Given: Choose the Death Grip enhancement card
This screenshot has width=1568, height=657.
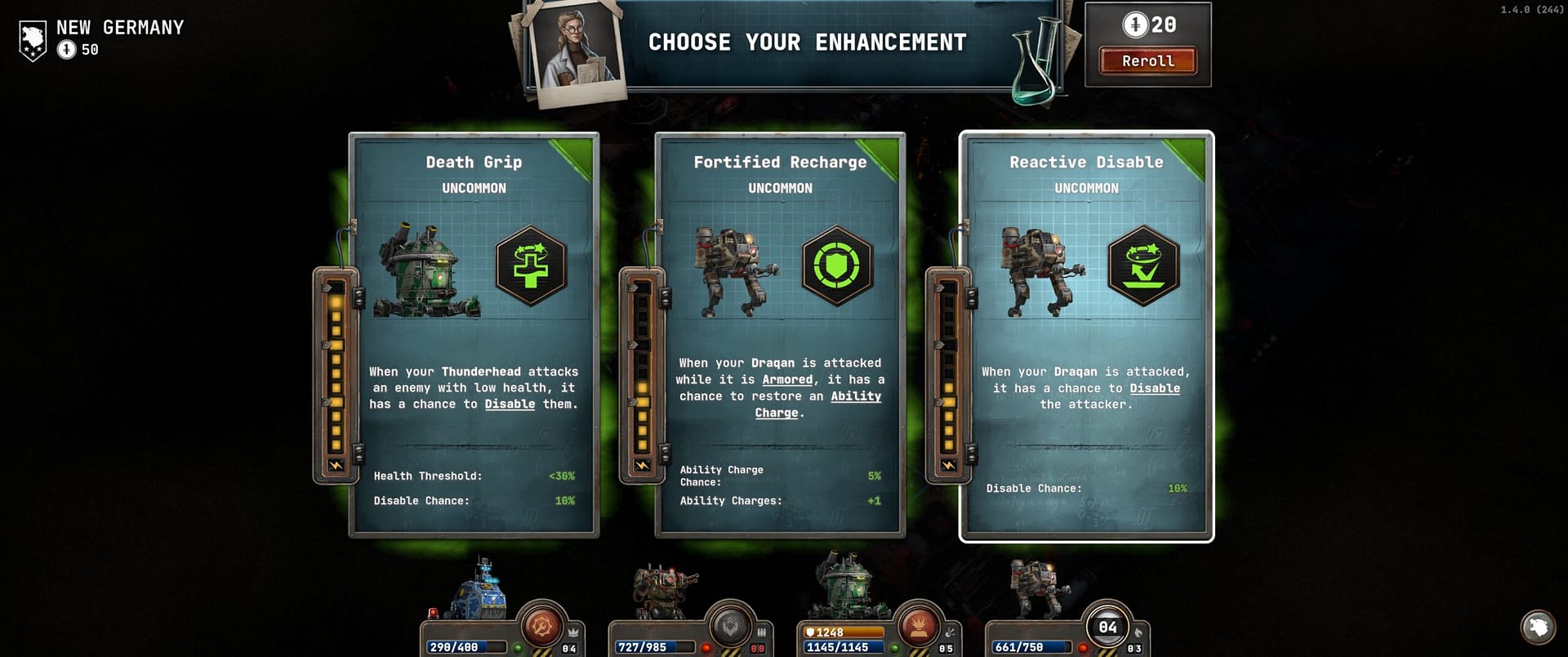Looking at the screenshot, I should (x=474, y=335).
